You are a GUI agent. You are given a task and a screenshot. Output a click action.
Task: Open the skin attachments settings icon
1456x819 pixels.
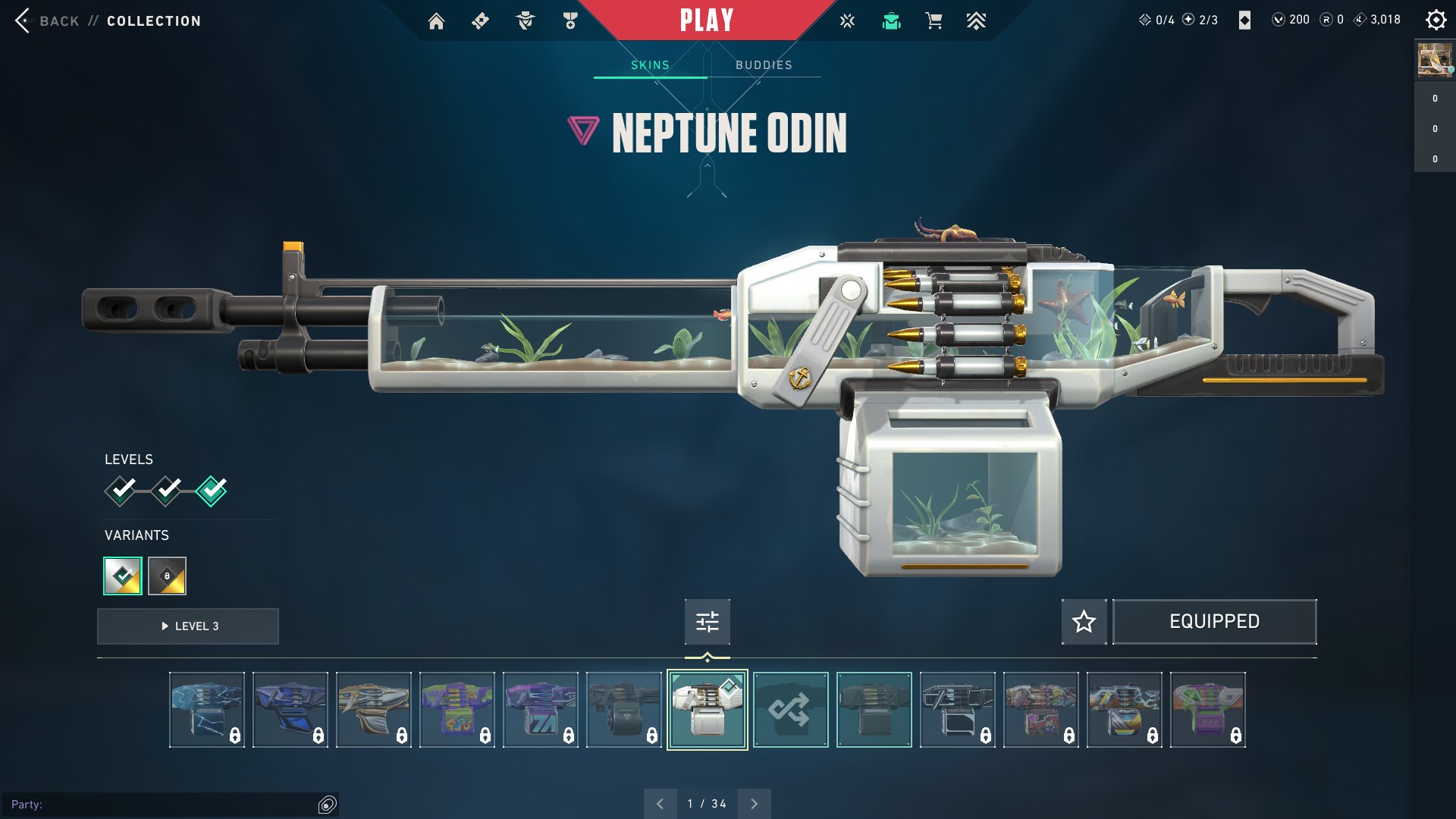pyautogui.click(x=706, y=621)
